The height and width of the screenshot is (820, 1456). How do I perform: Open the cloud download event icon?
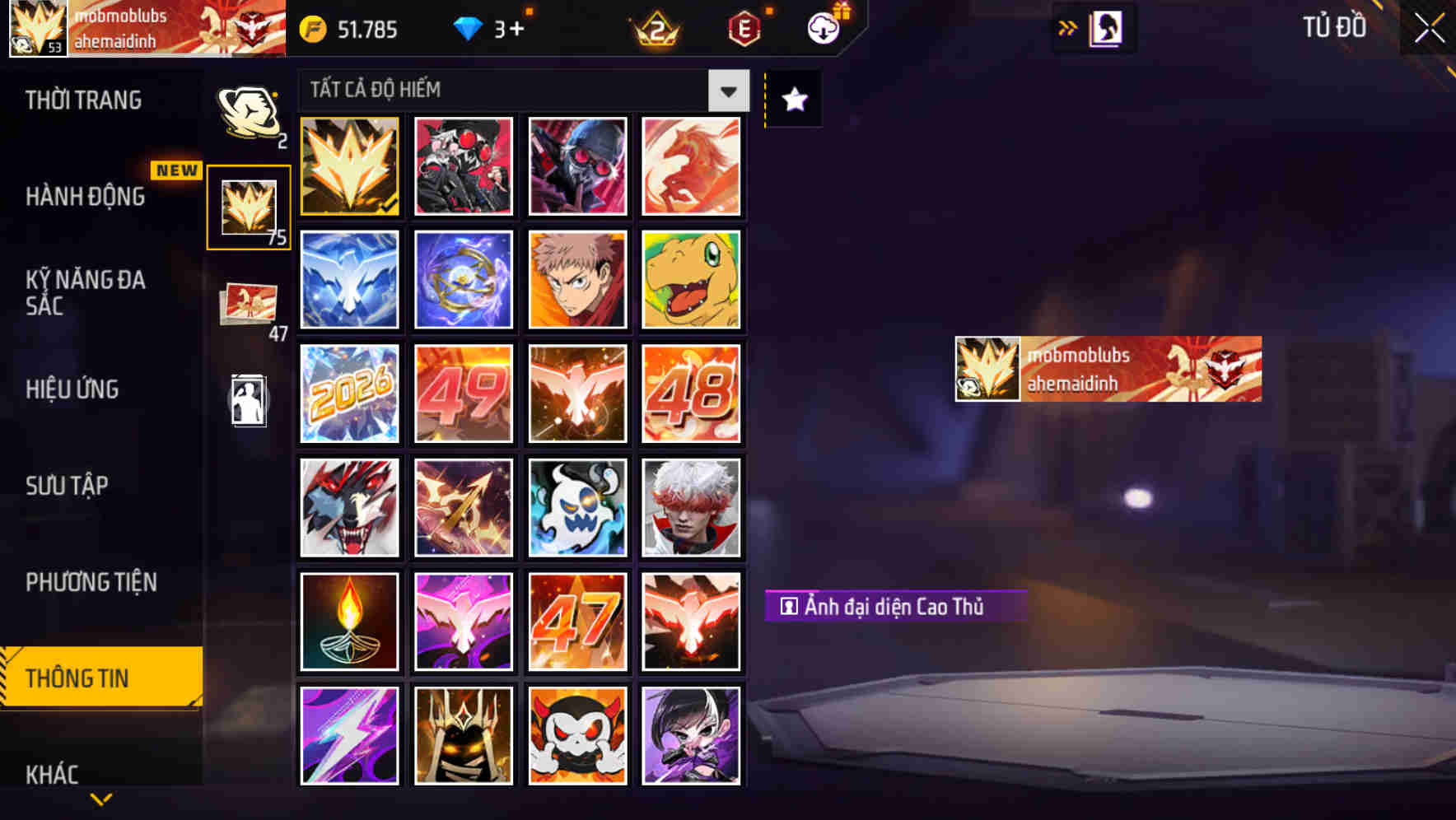coord(822,27)
